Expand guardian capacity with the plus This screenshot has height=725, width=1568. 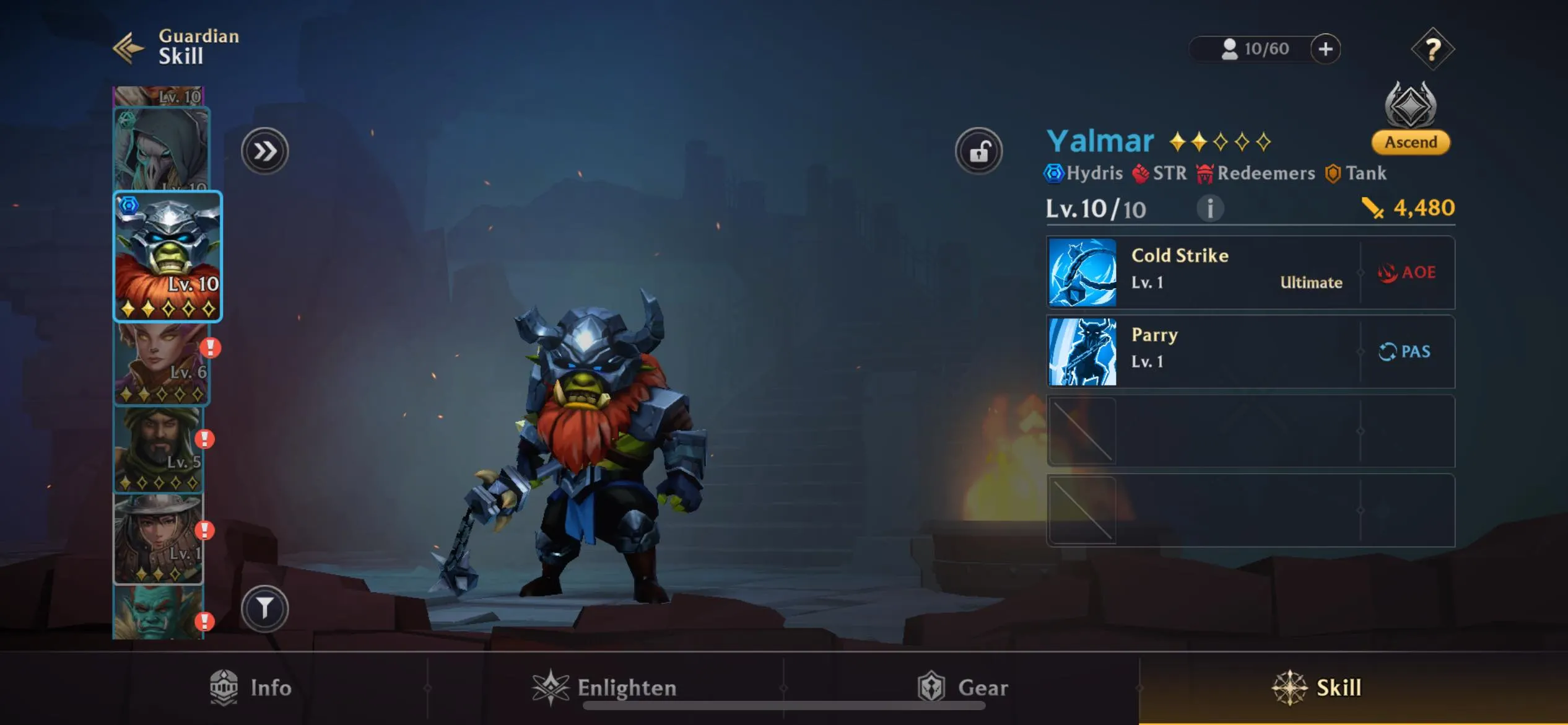coord(1326,49)
